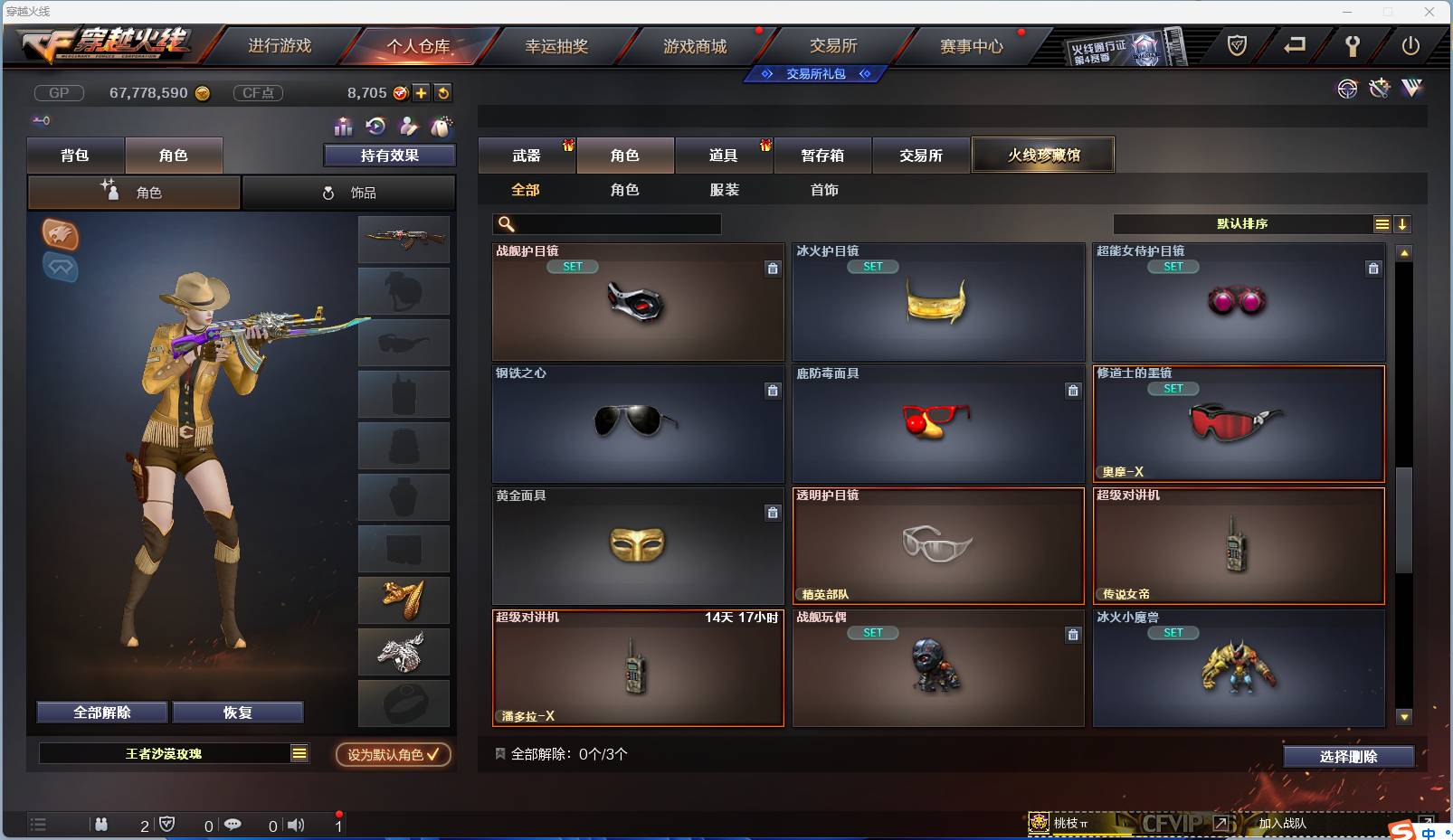Switch to the 武器 tab

coord(527,155)
